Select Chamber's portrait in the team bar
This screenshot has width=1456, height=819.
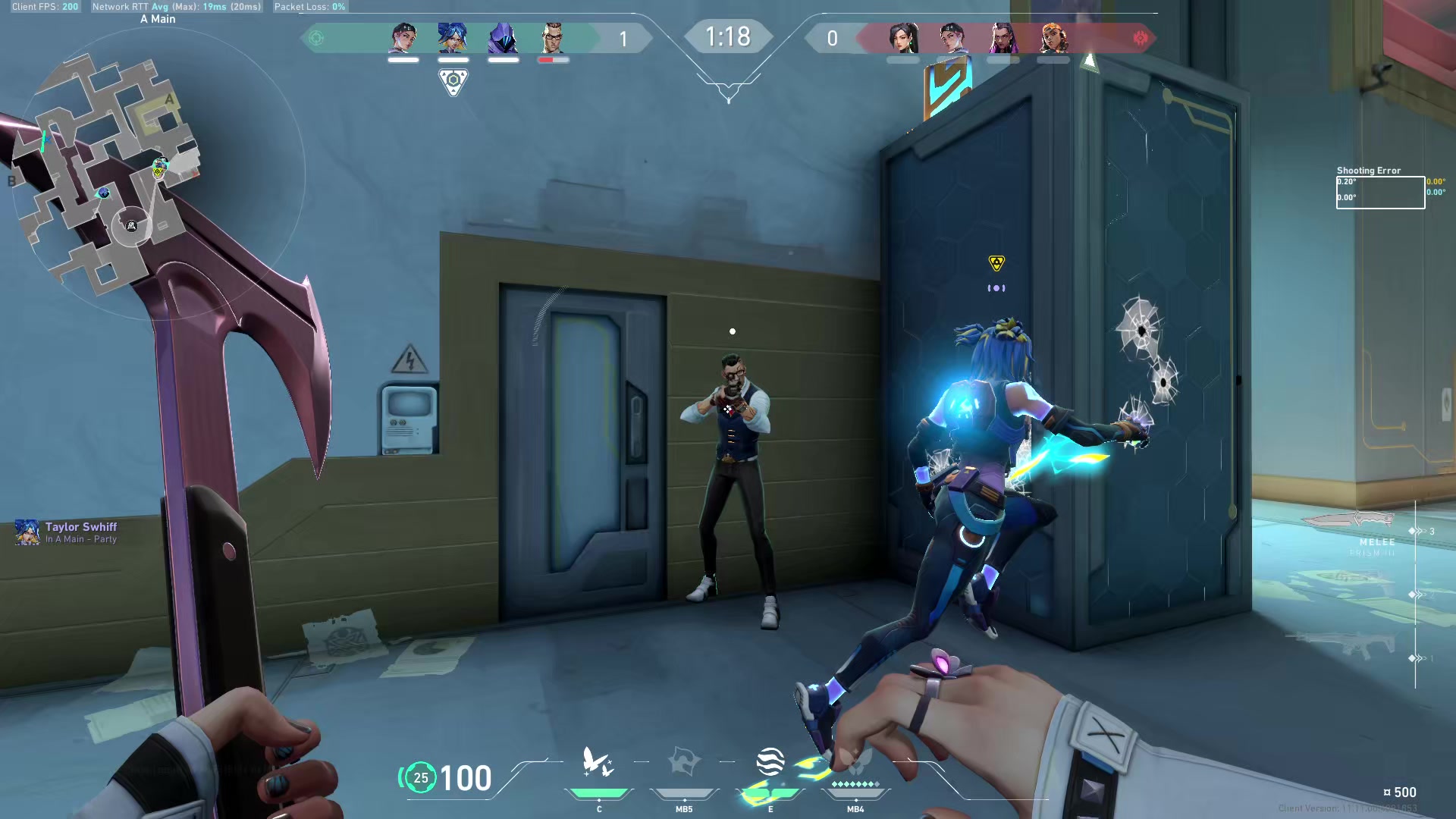click(x=553, y=38)
